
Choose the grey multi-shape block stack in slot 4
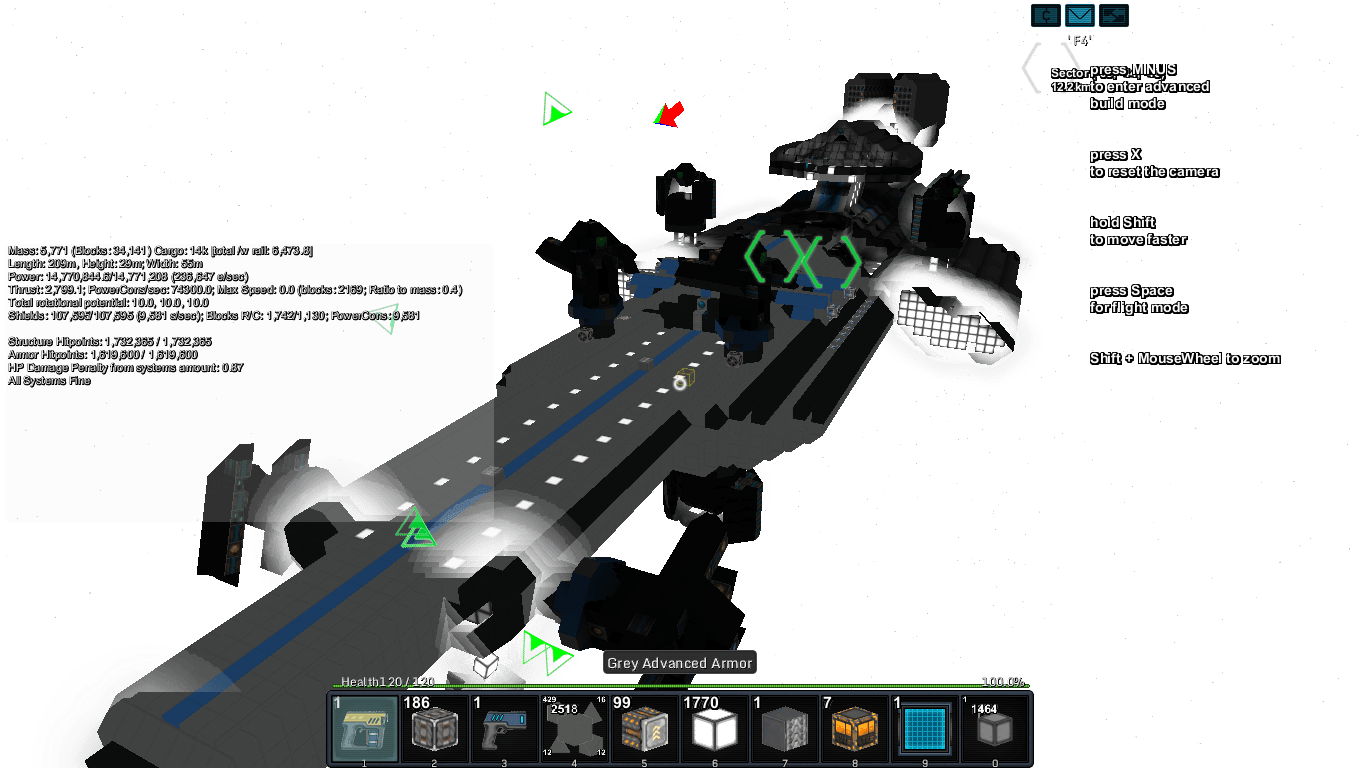tap(575, 728)
